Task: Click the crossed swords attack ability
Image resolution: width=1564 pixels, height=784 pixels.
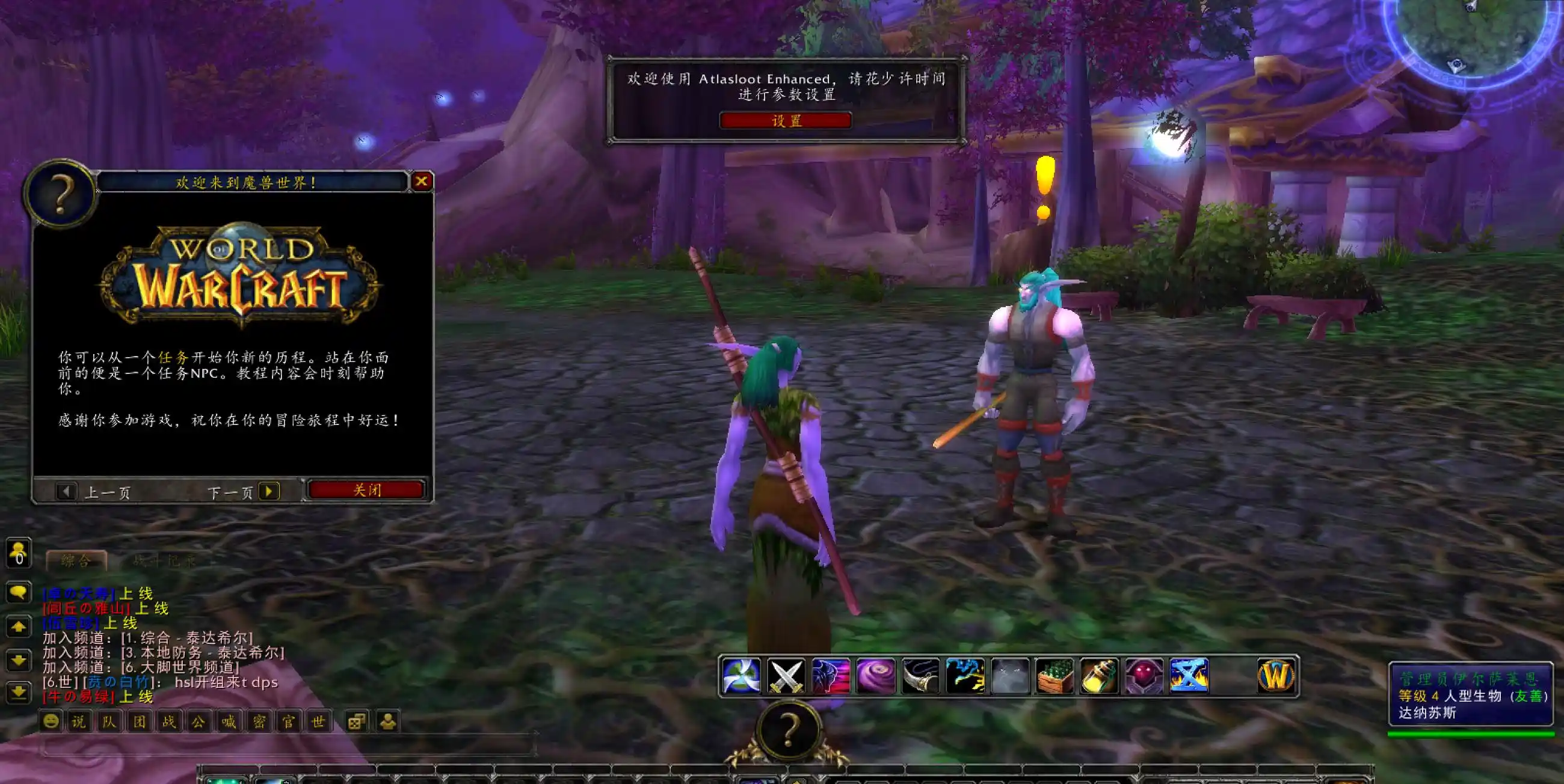Action: [786, 676]
